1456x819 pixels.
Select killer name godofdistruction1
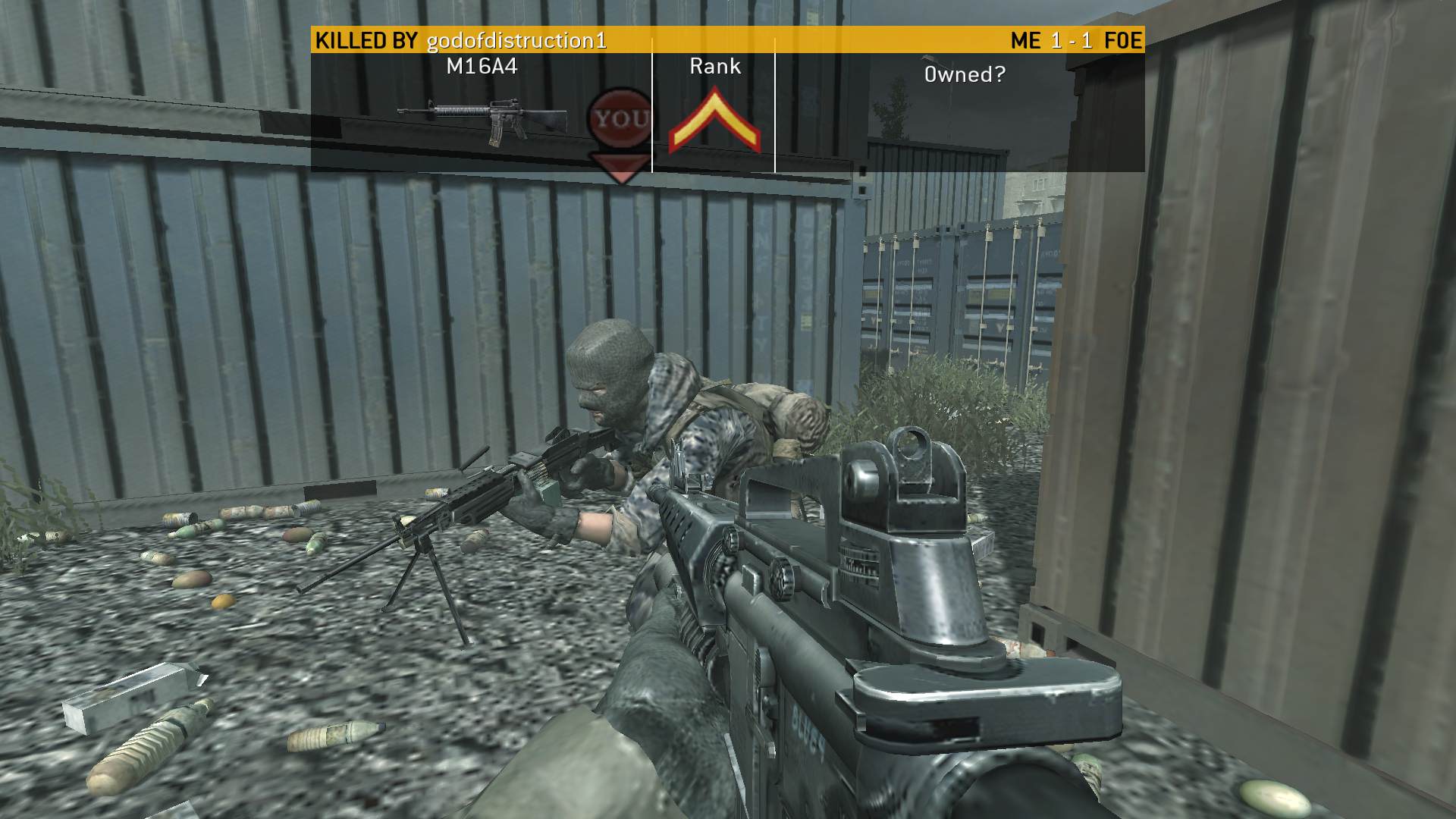516,40
